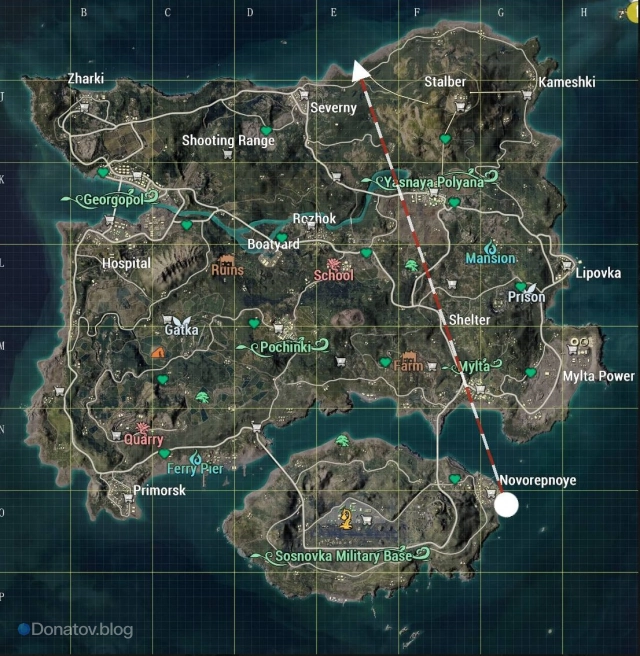This screenshot has height=656, width=640.
Task: Select the Shooting Range label
Action: [228, 141]
